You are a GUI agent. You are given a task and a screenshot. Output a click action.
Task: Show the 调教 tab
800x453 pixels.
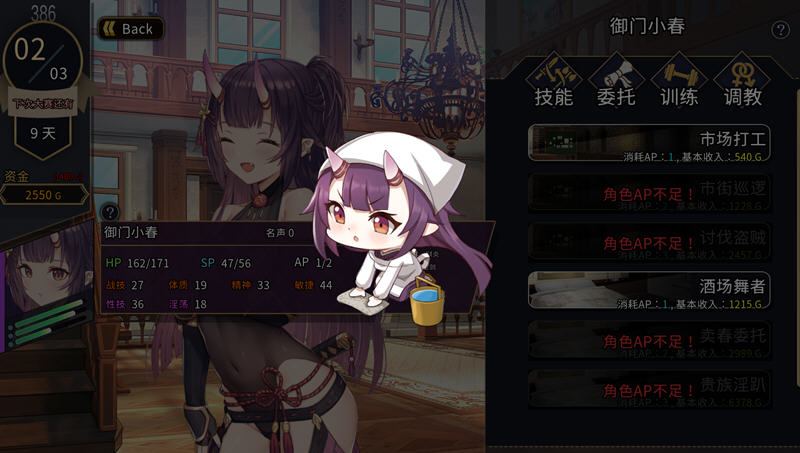(741, 81)
